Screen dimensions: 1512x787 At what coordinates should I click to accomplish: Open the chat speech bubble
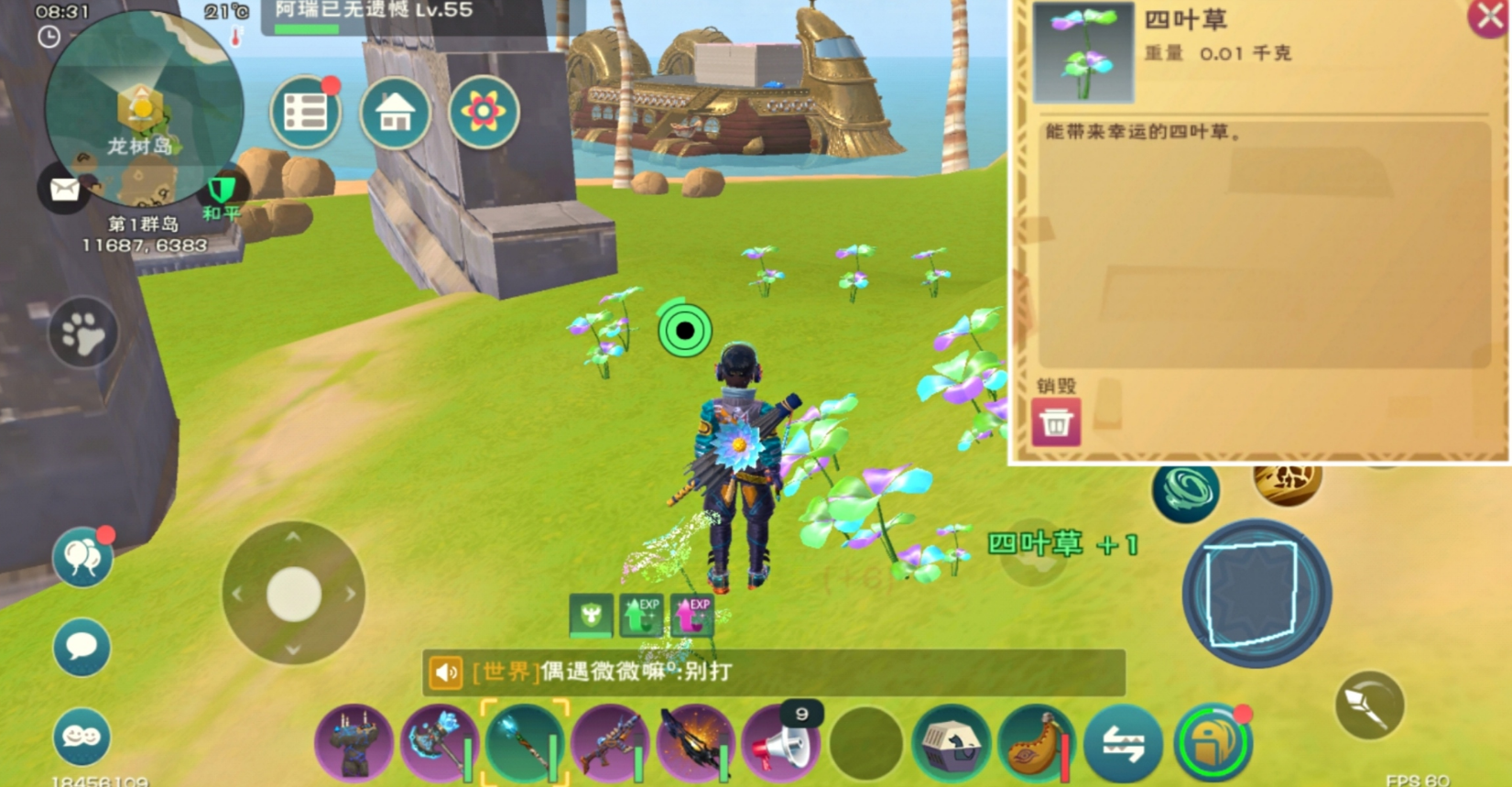(x=82, y=648)
